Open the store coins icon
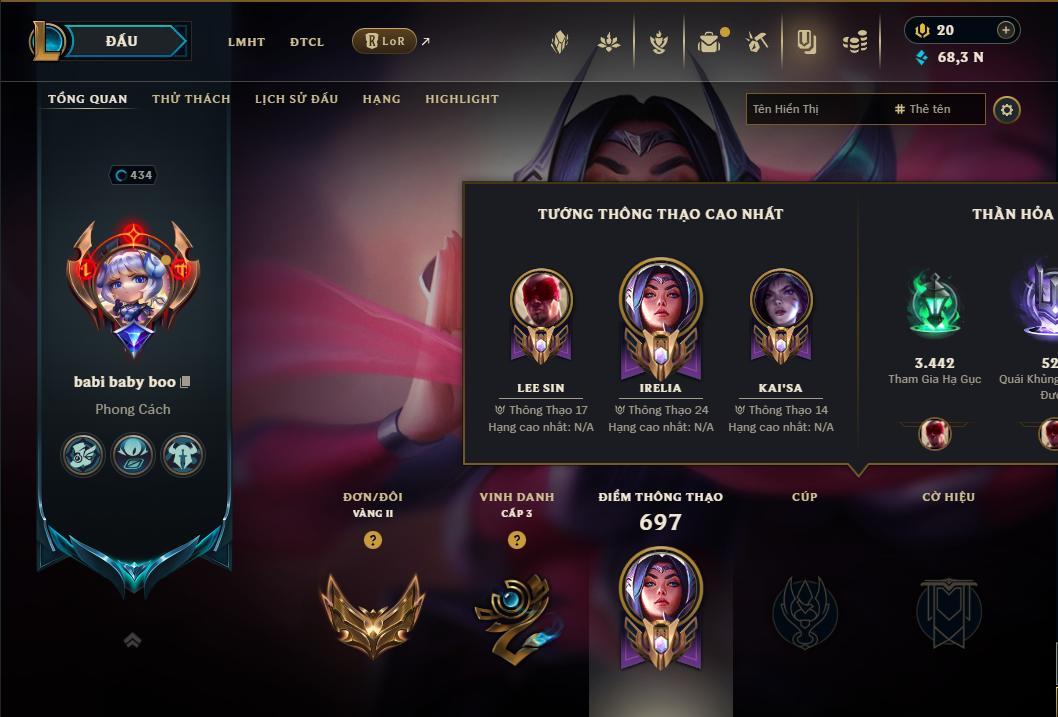 [x=854, y=42]
